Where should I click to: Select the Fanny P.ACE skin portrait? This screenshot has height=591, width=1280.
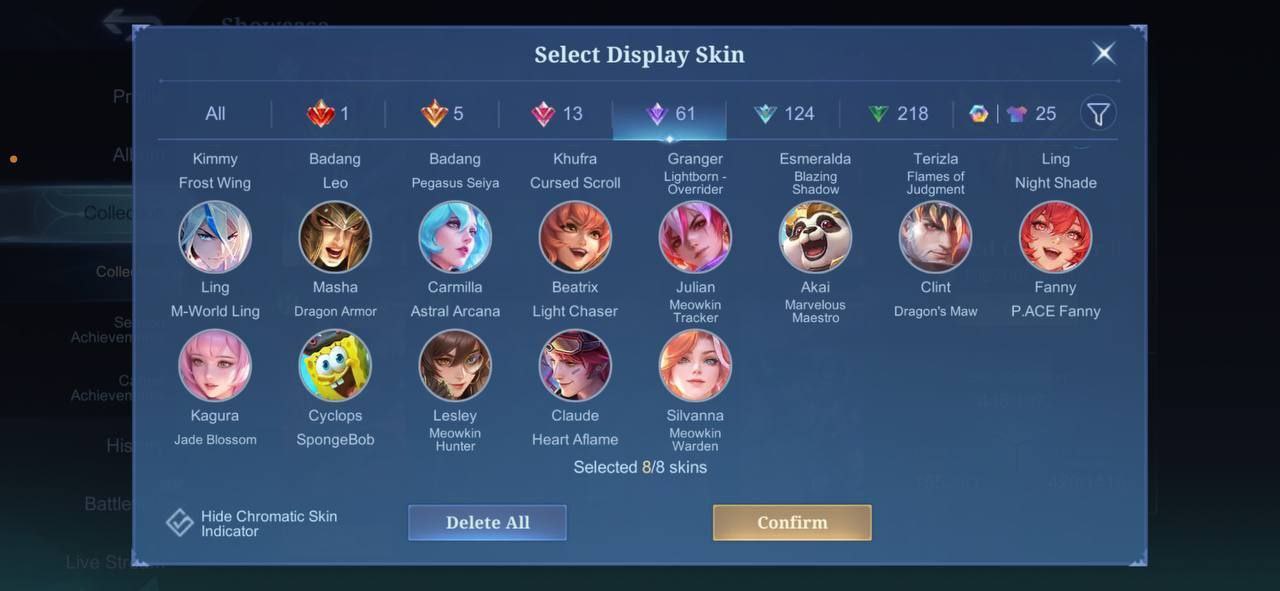click(1055, 238)
